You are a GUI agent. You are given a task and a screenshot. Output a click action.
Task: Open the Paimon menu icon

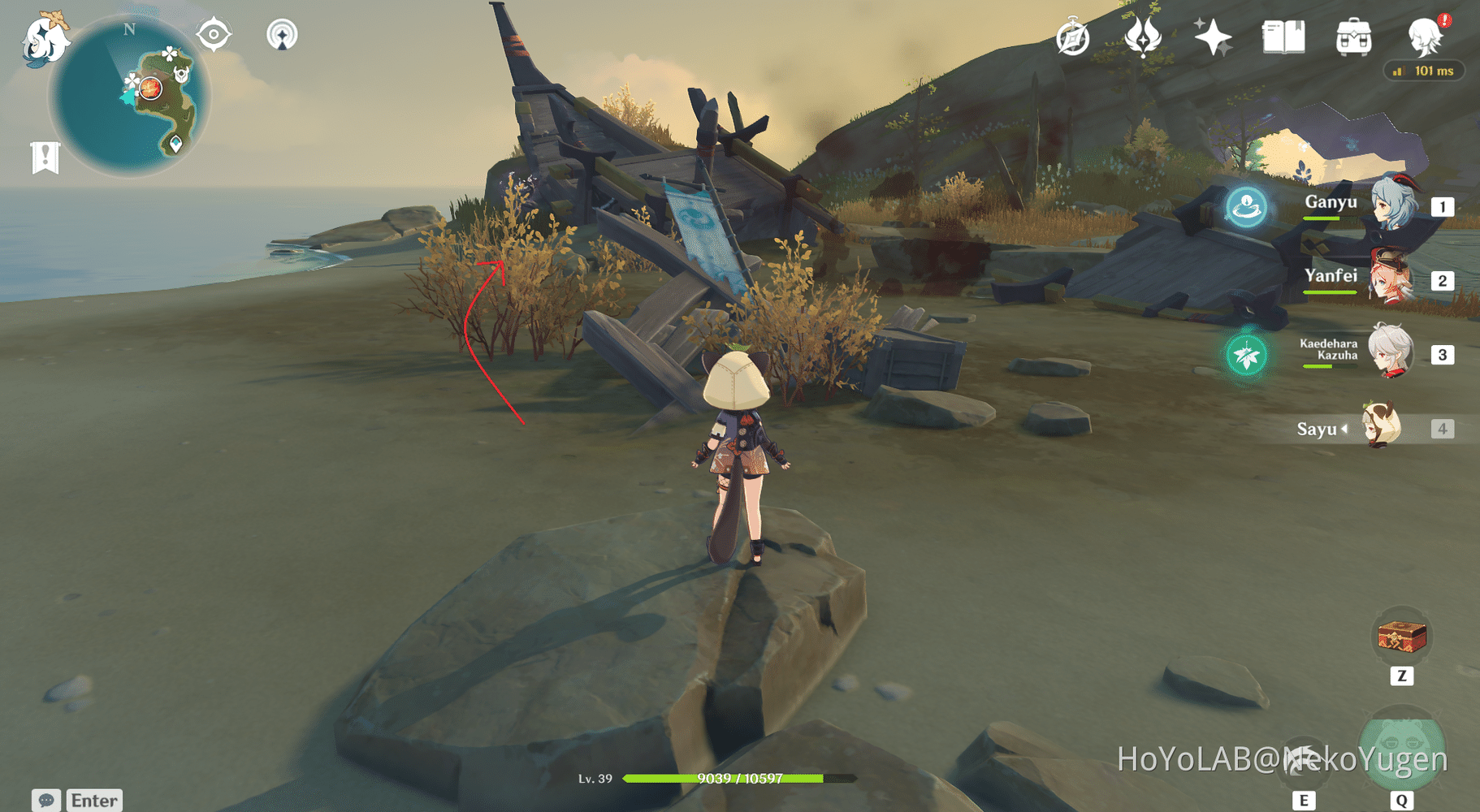tap(45, 39)
